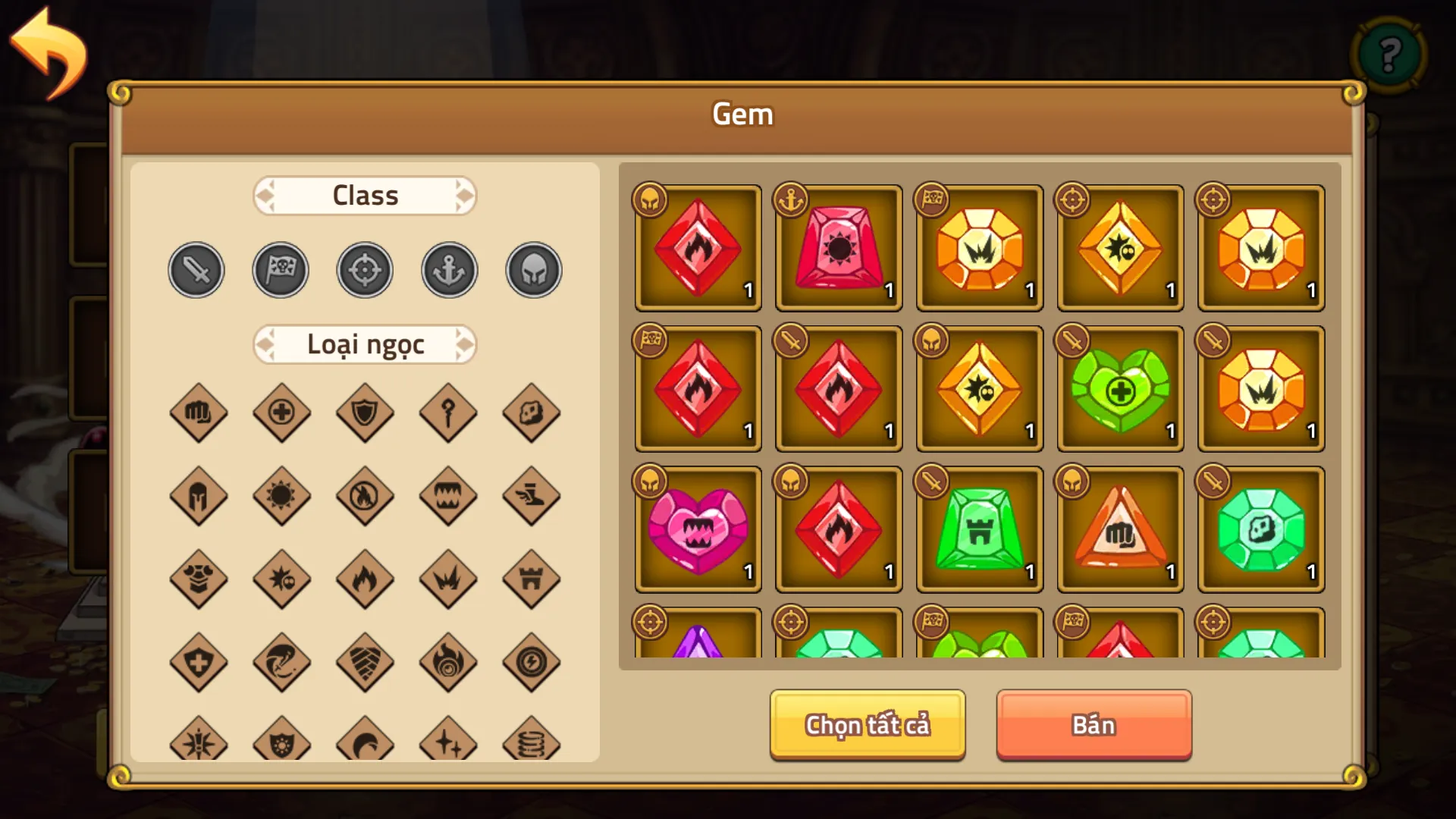Select the pink heart gem with teeth icon
The width and height of the screenshot is (1456, 819).
(696, 529)
